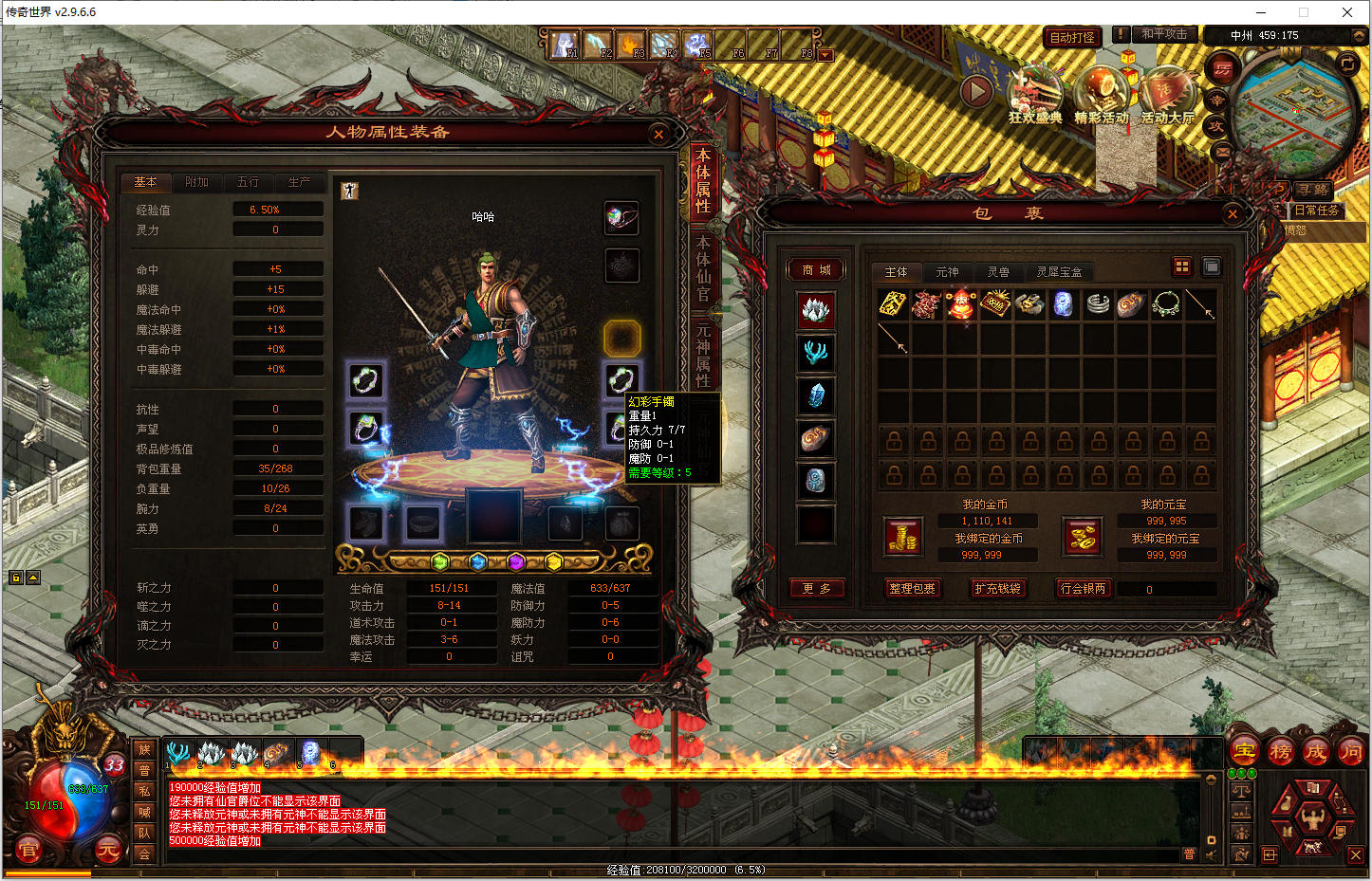Open the 狂欢盛典 event icon

click(x=1034, y=95)
